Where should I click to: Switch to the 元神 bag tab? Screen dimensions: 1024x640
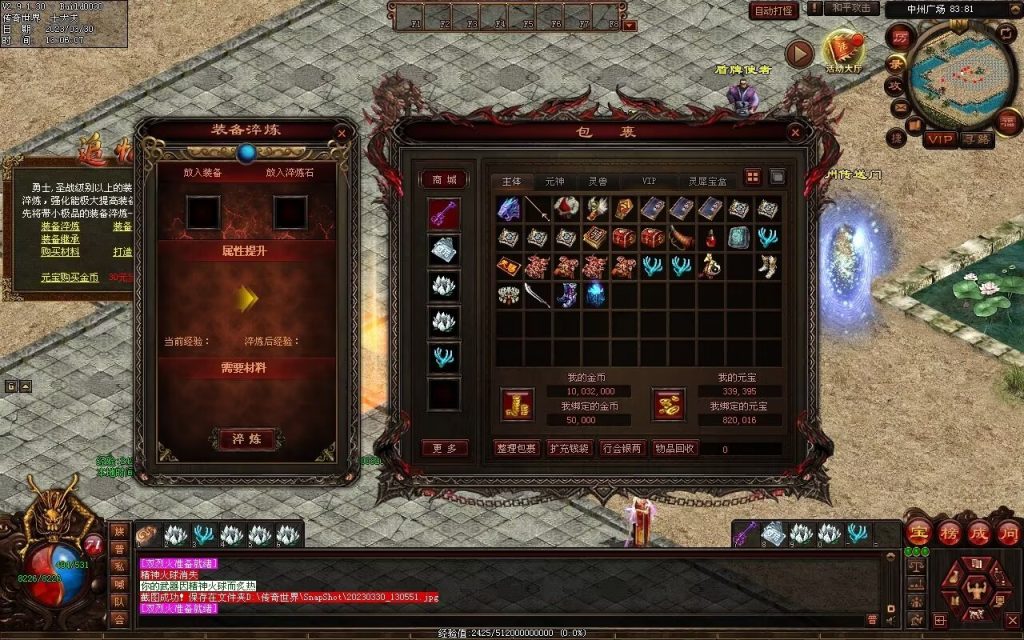pyautogui.click(x=555, y=181)
